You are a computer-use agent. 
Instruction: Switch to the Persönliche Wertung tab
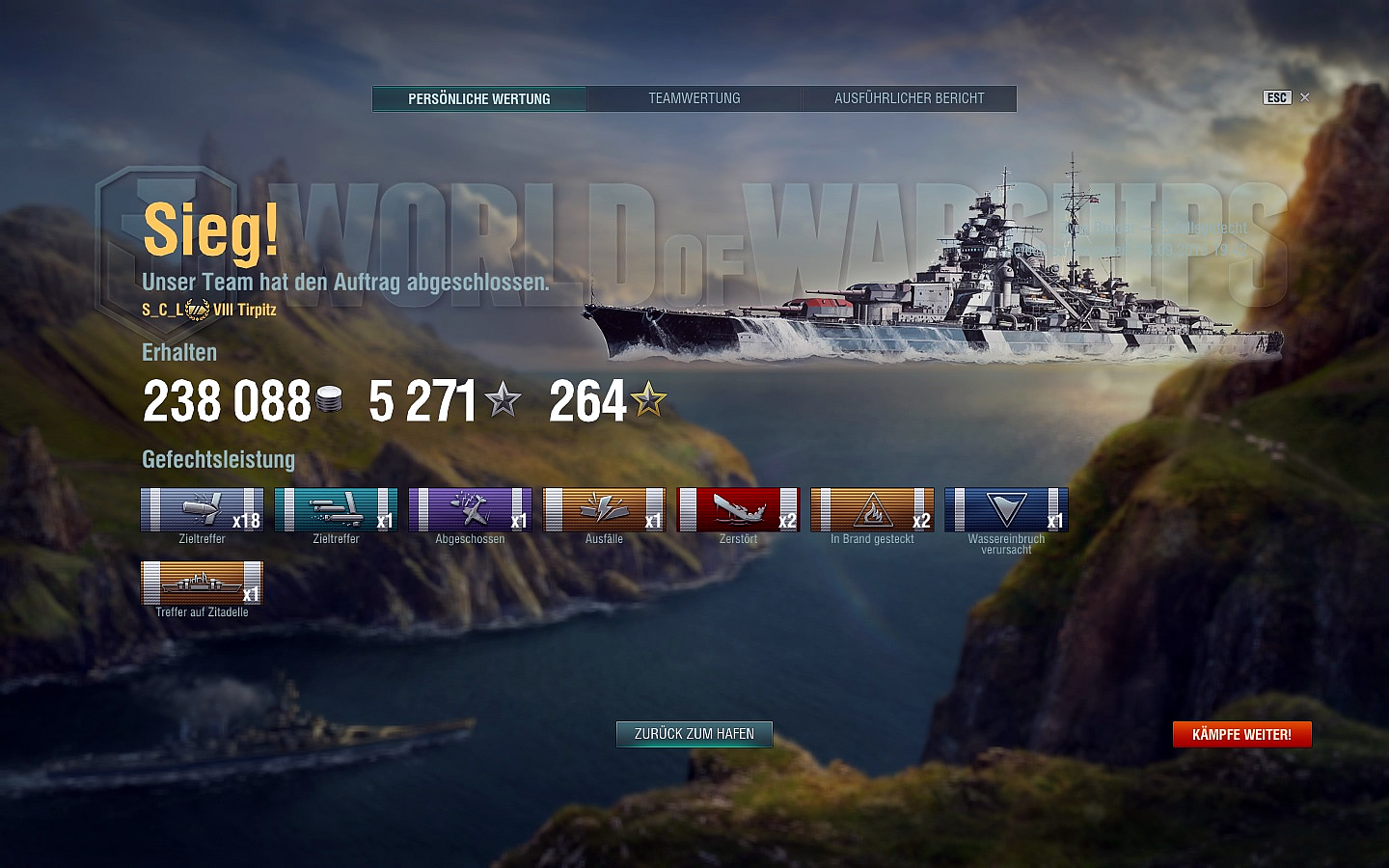(x=479, y=98)
